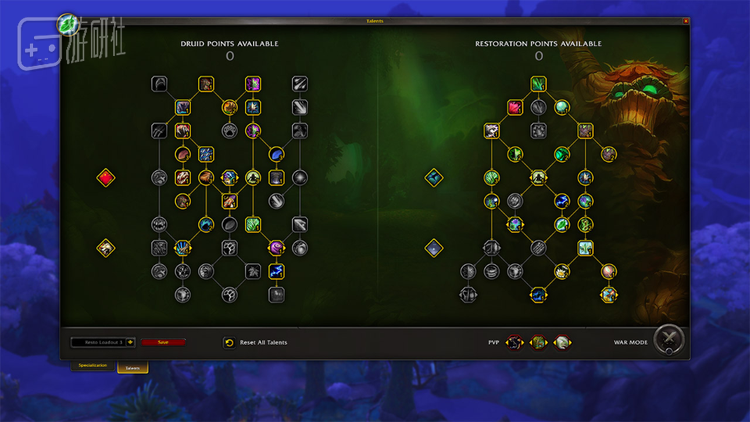750x422 pixels.
Task: Open the third PvP talent slot
Action: [x=561, y=342]
